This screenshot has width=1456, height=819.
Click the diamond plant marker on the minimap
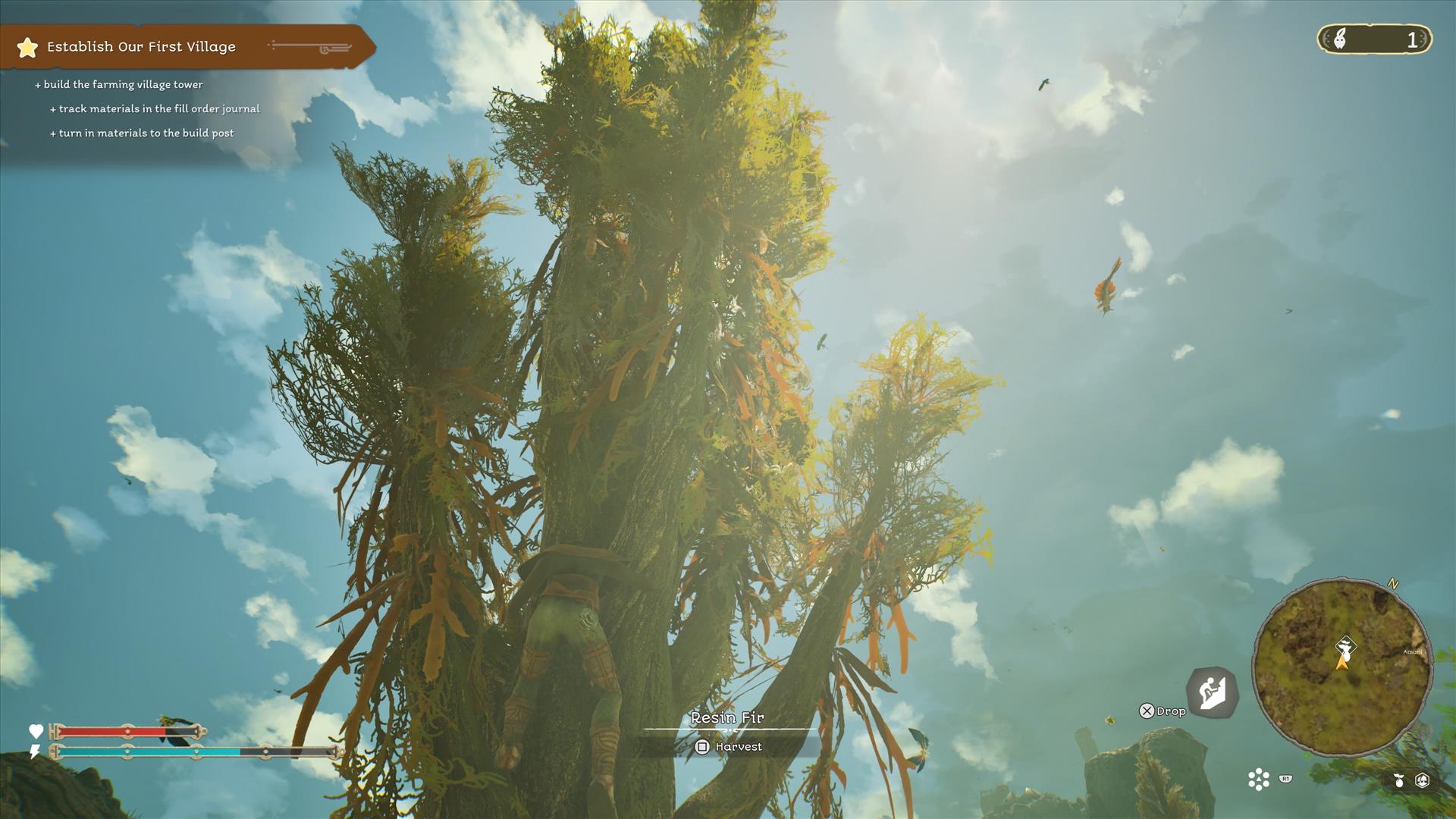[x=1345, y=646]
